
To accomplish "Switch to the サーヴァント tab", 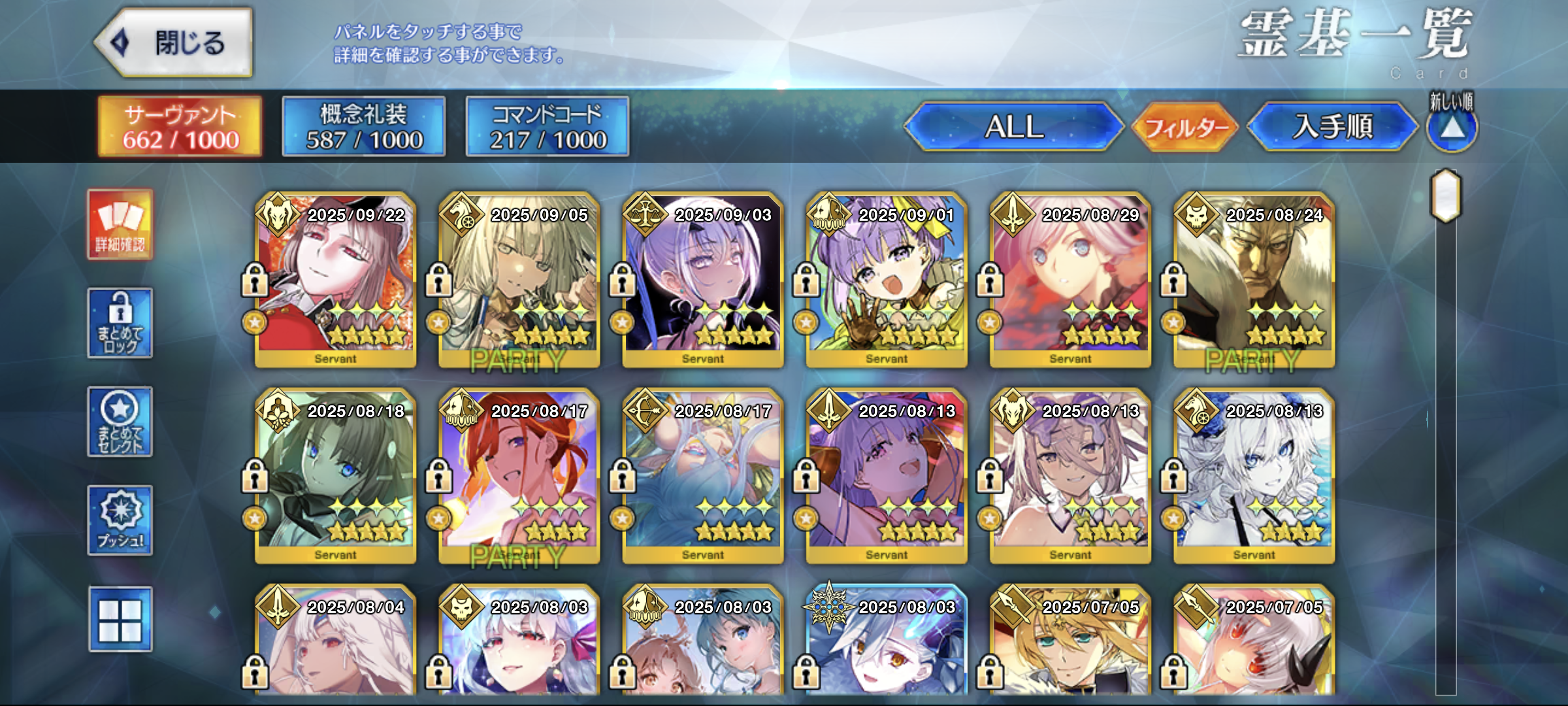I will [180, 127].
